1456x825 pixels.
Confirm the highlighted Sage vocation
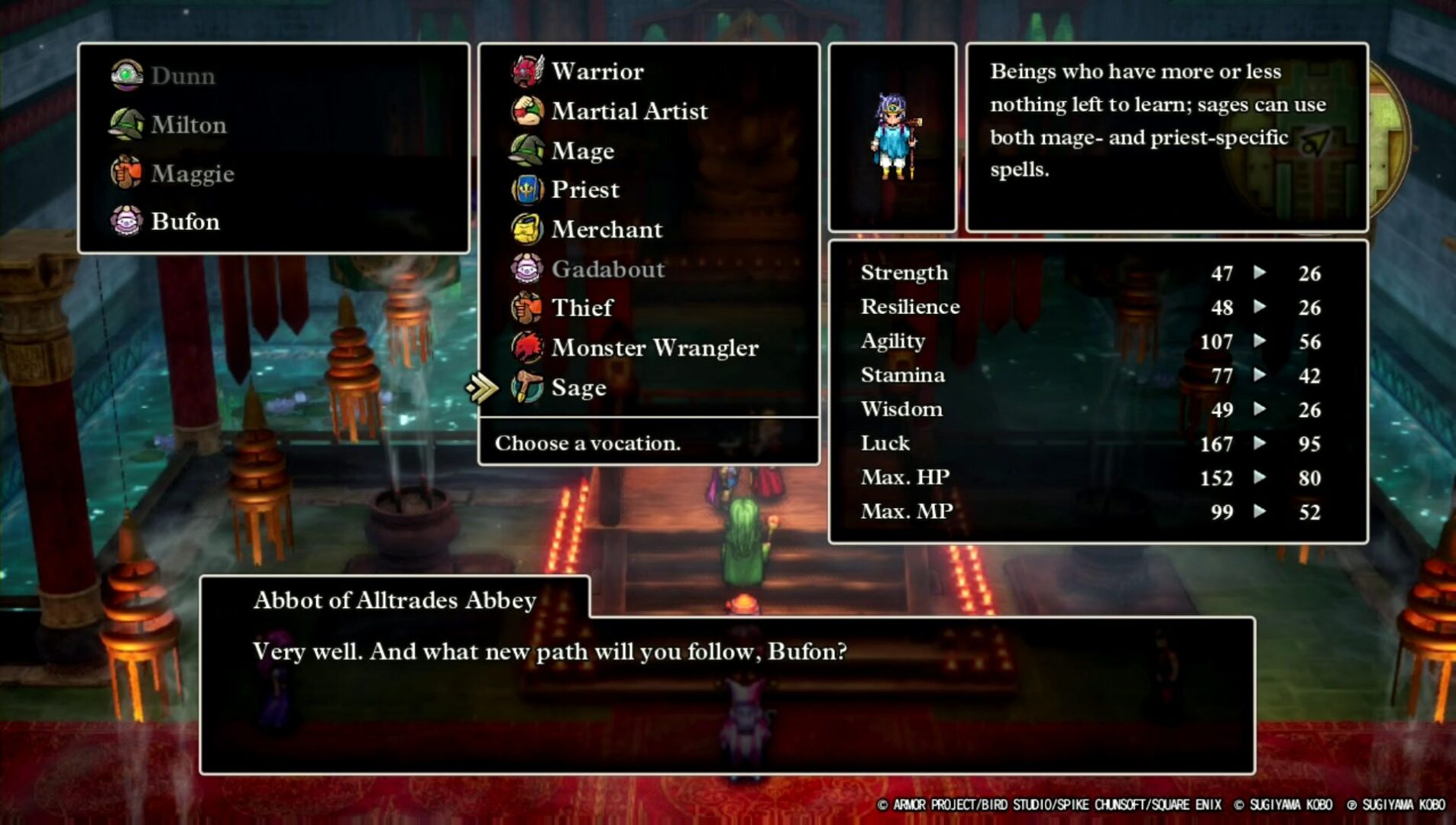click(x=578, y=387)
